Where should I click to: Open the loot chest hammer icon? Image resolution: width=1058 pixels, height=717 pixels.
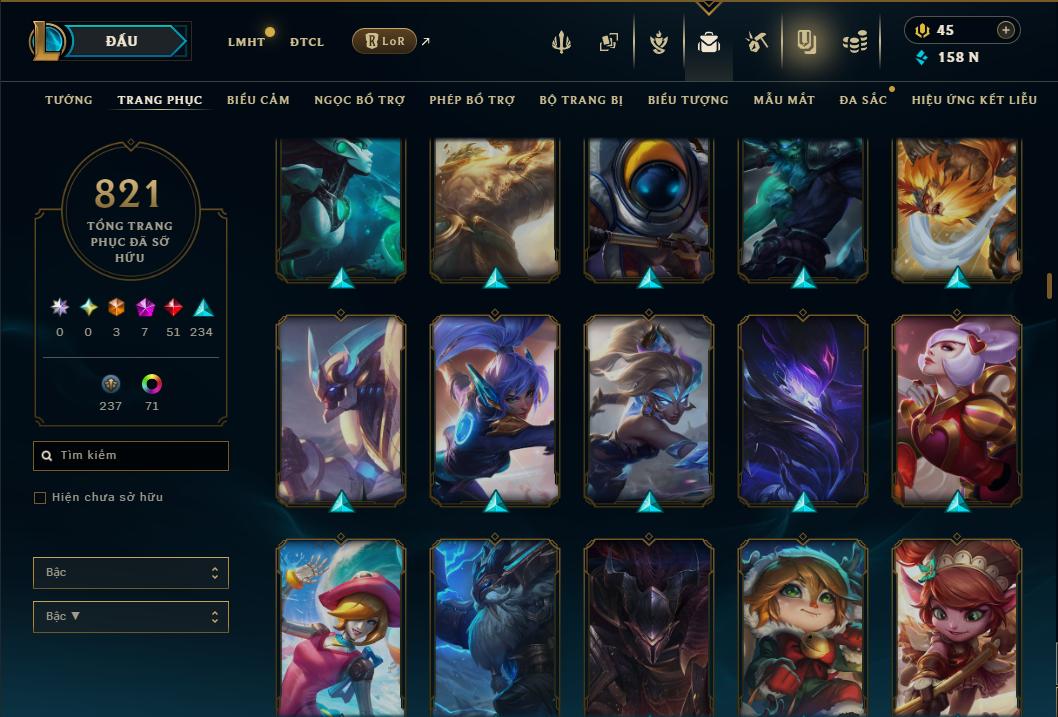pos(756,42)
